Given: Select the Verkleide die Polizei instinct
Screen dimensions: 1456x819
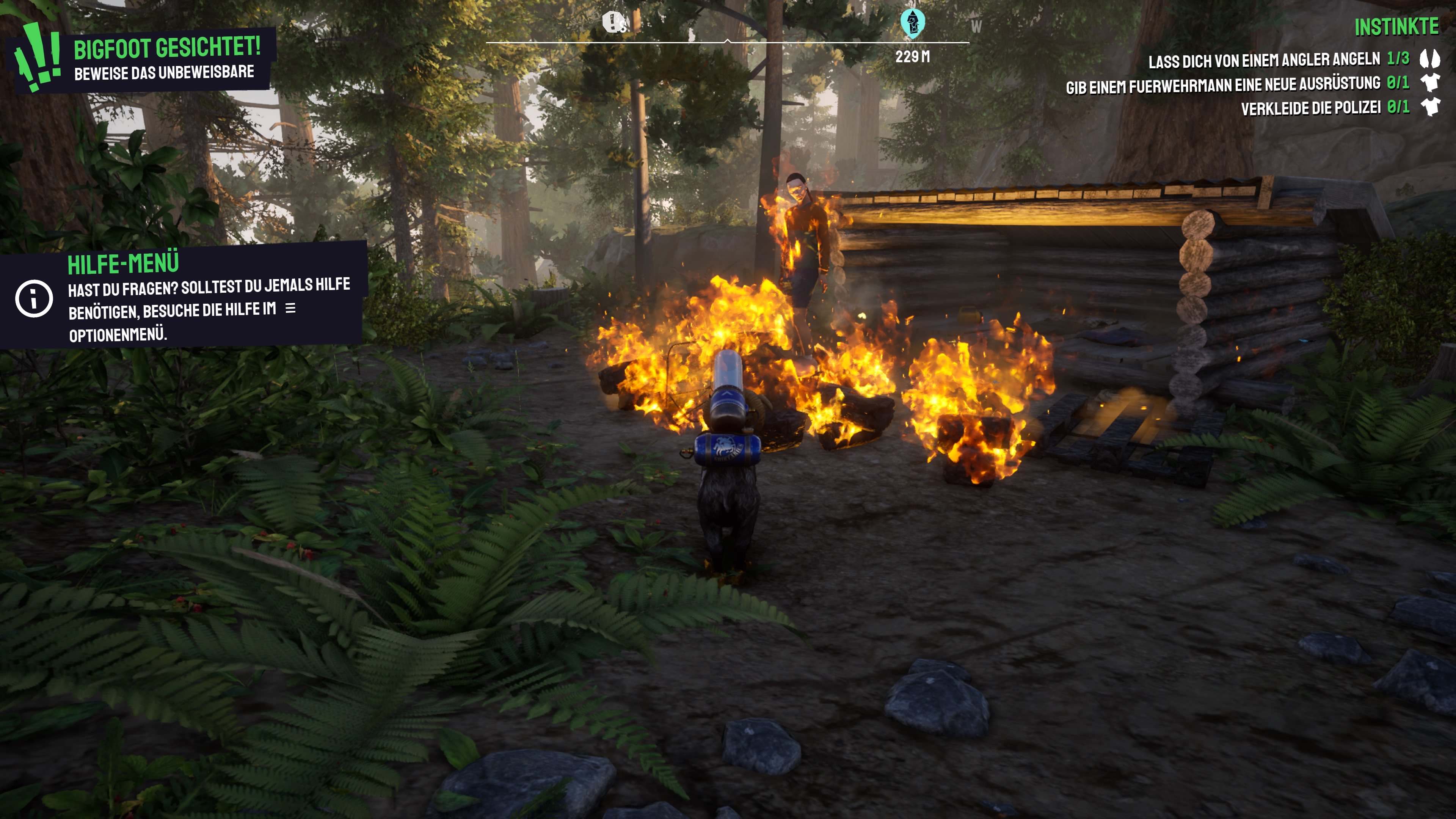Looking at the screenshot, I should click(x=1311, y=108).
